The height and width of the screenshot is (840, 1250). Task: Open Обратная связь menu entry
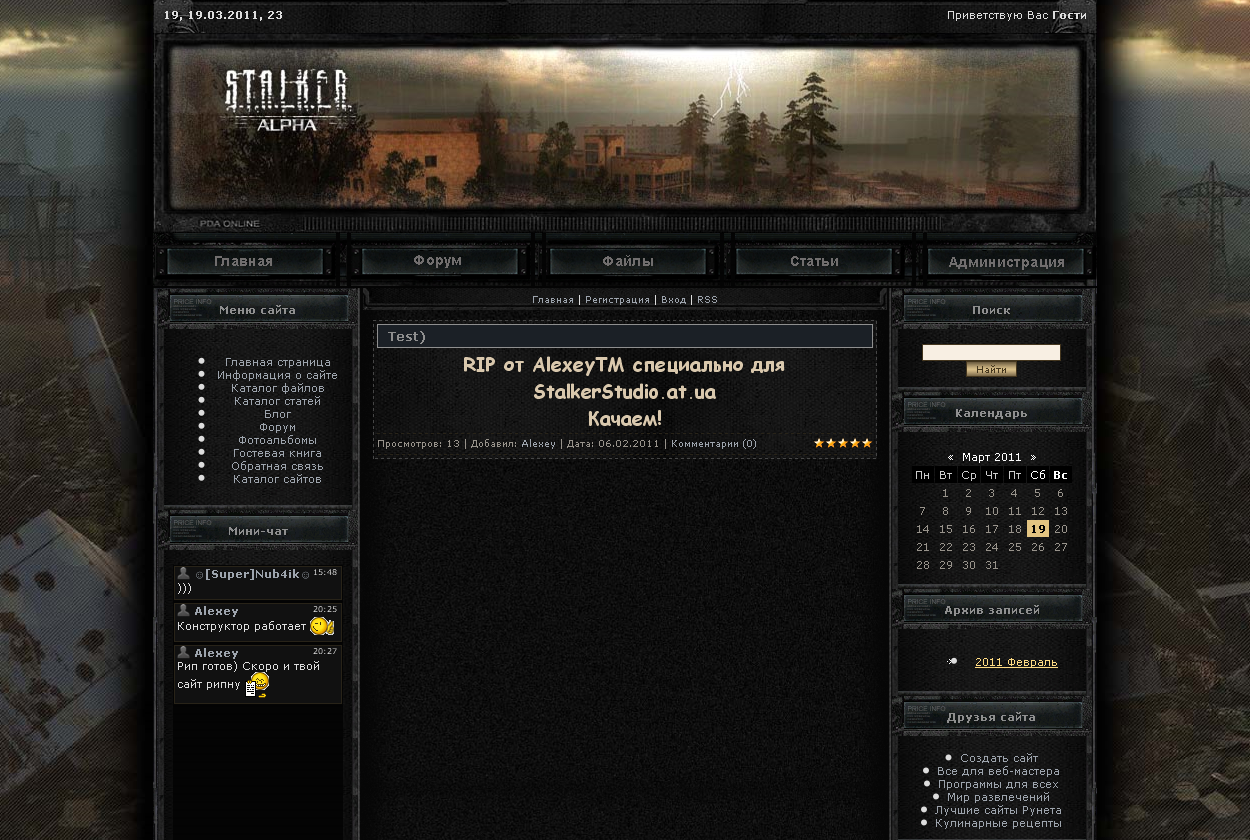277,466
